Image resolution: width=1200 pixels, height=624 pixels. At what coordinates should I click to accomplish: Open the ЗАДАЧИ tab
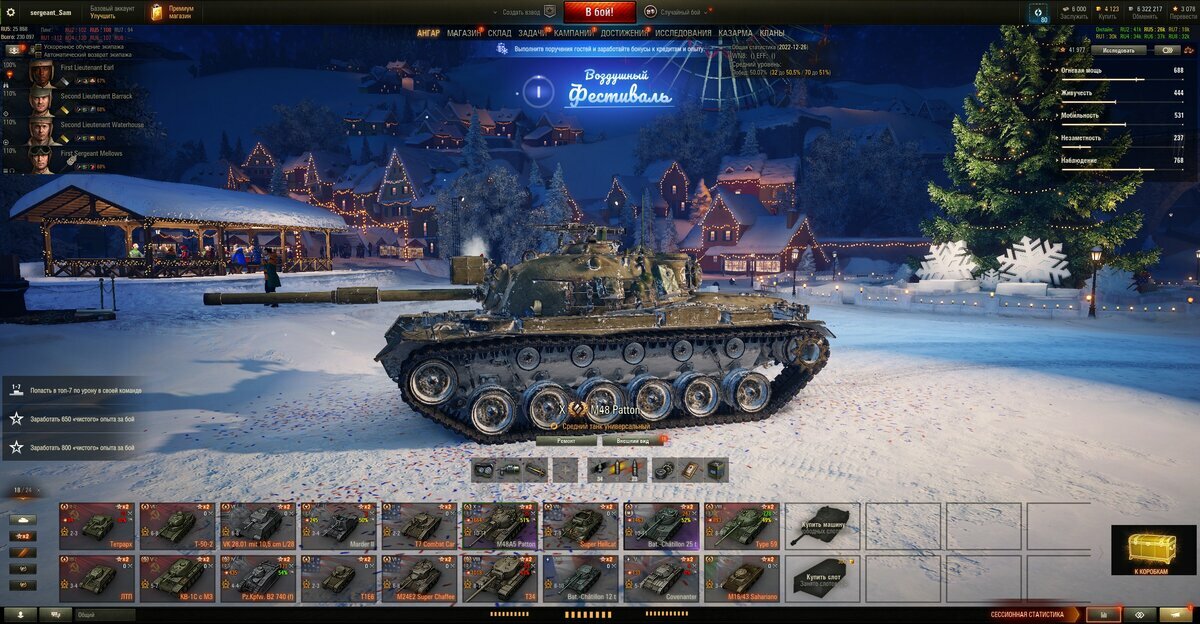(x=533, y=33)
